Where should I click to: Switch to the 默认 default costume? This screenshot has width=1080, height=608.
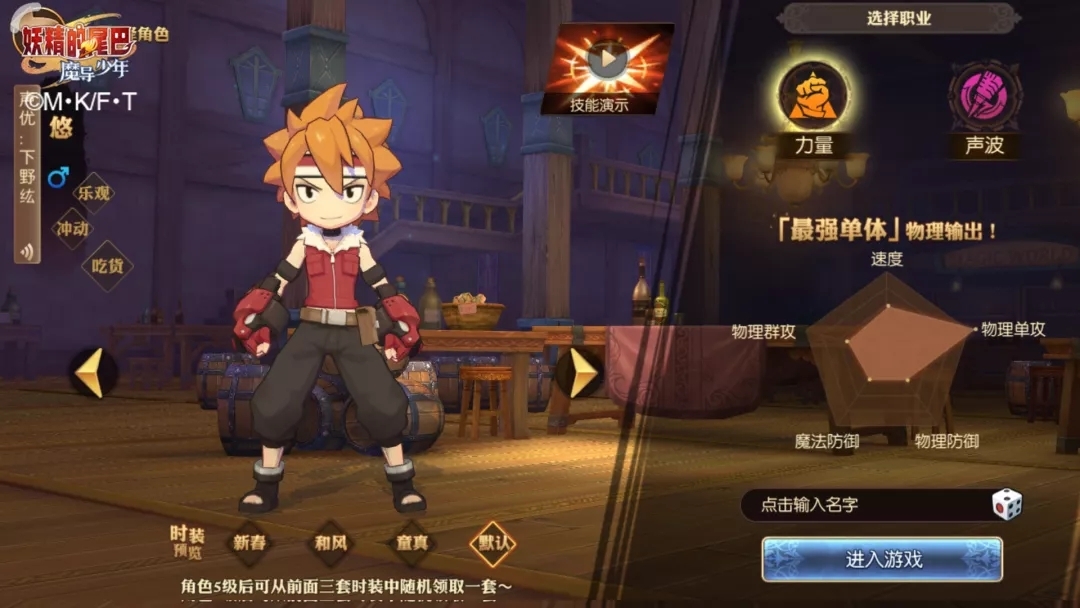point(493,543)
